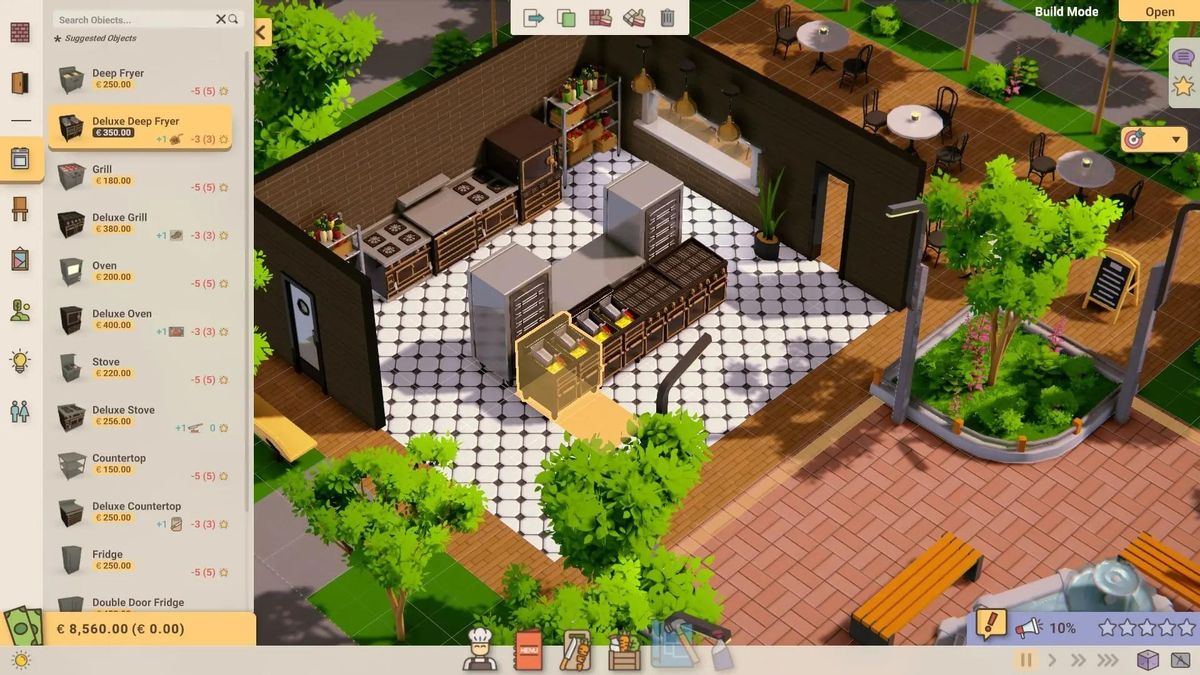Open the doors category tab
This screenshot has height=675, width=1200.
[20, 83]
